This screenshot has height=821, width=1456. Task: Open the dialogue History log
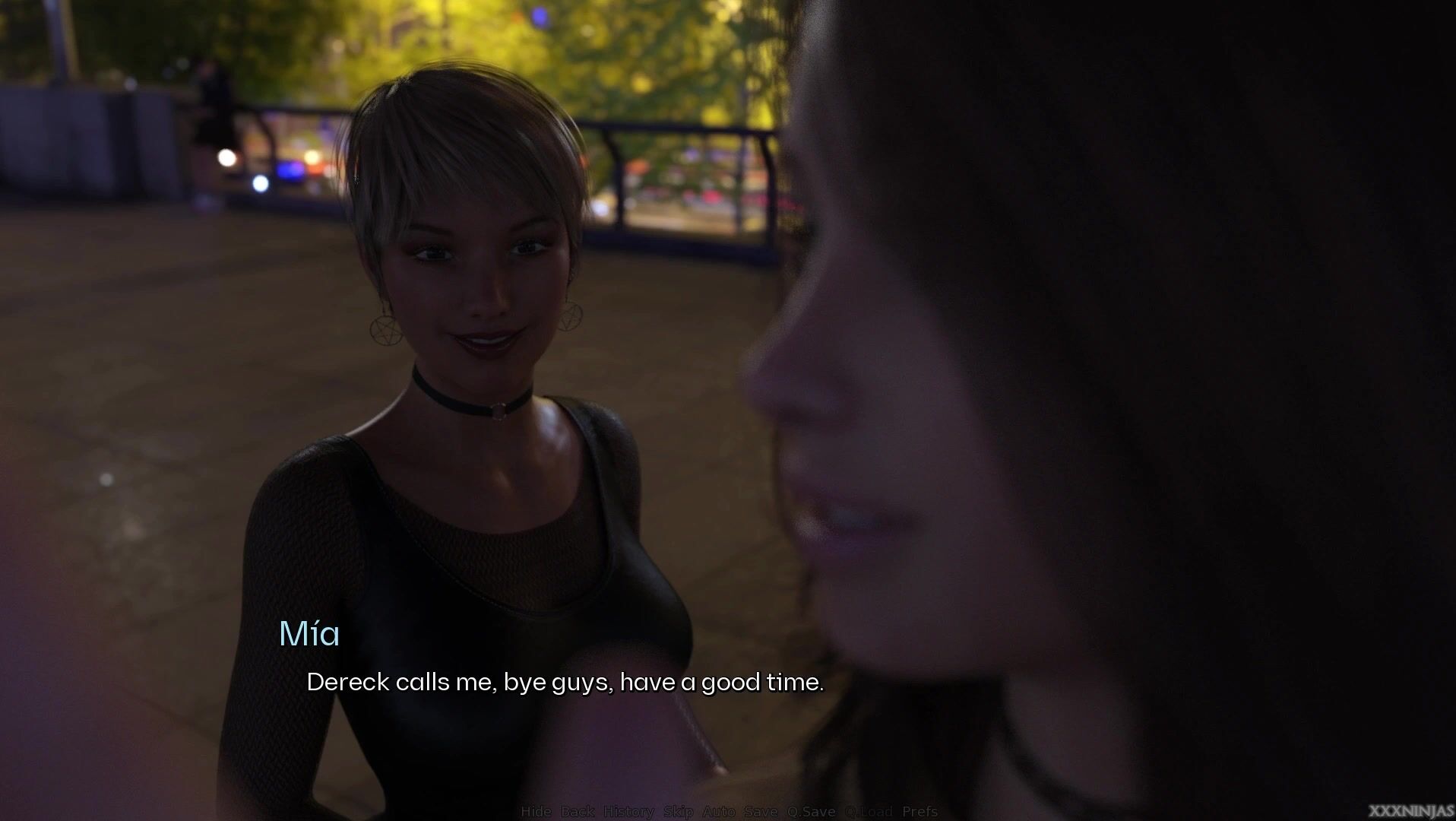click(628, 812)
